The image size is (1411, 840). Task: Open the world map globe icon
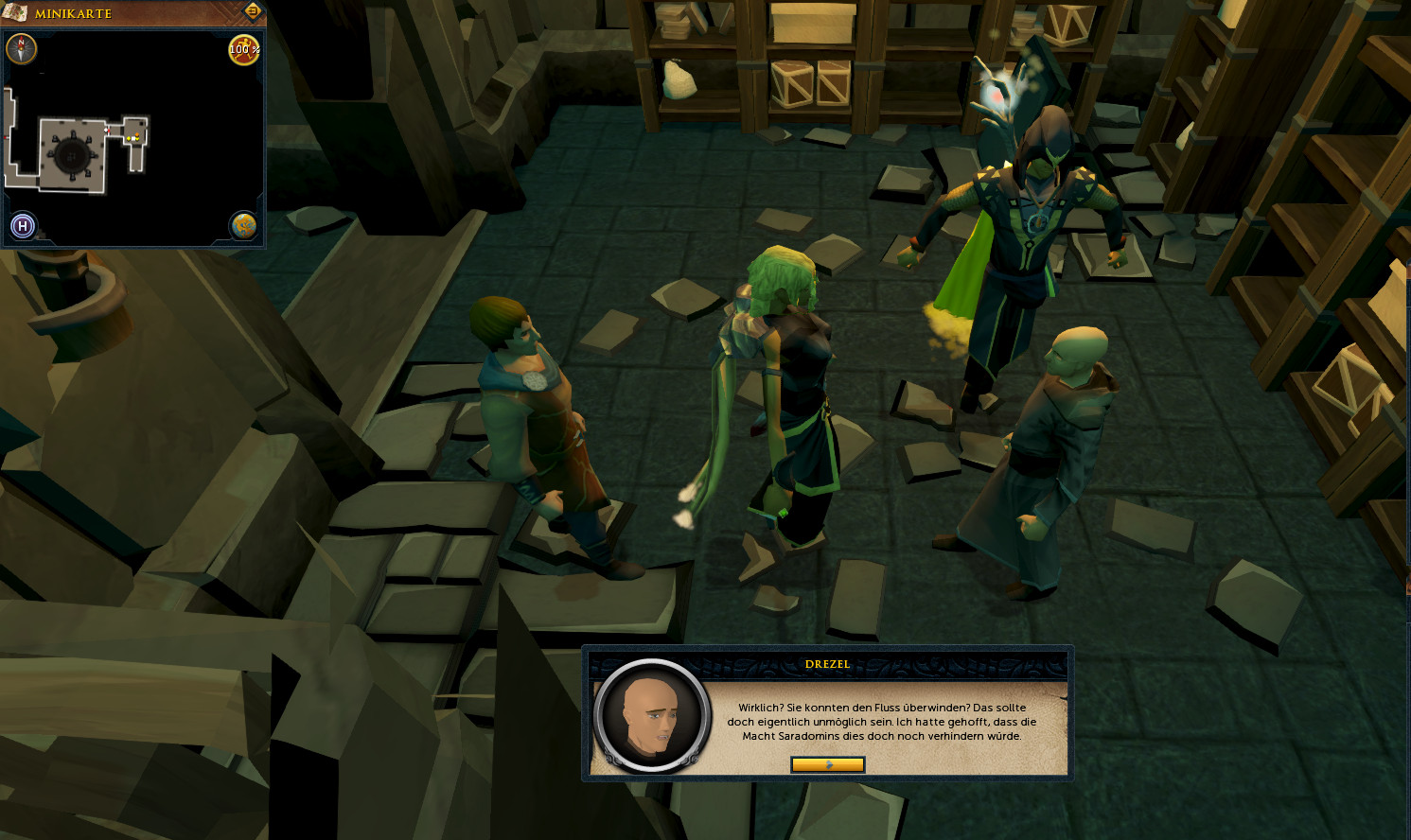pos(244,226)
